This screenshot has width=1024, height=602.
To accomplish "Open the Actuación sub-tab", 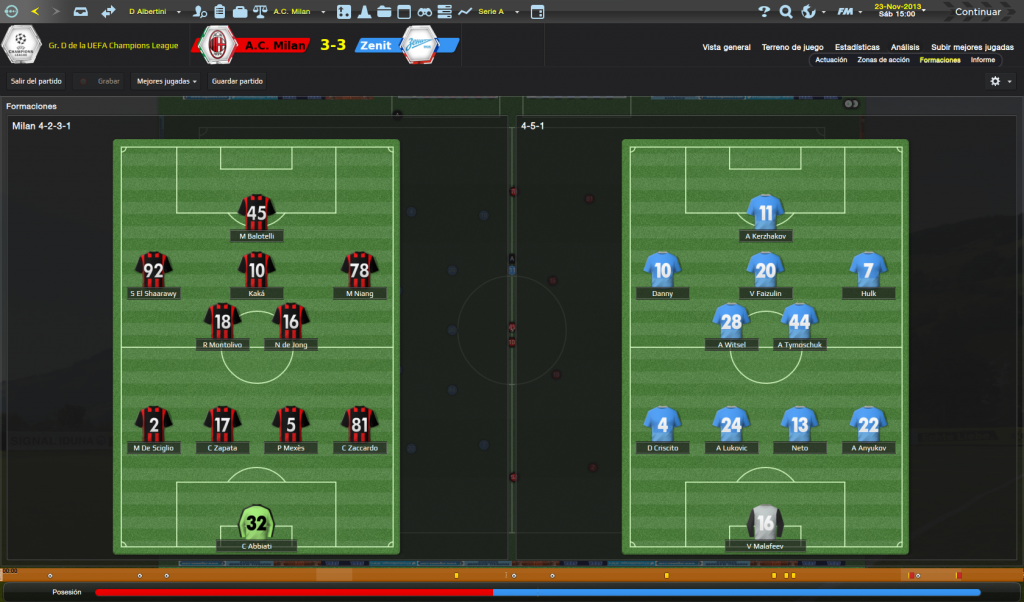I will click(x=831, y=60).
